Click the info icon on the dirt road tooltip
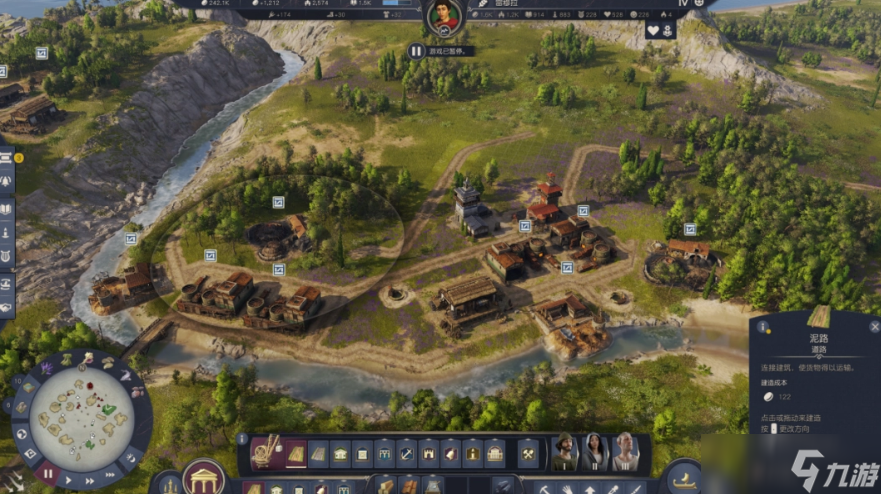 click(763, 326)
